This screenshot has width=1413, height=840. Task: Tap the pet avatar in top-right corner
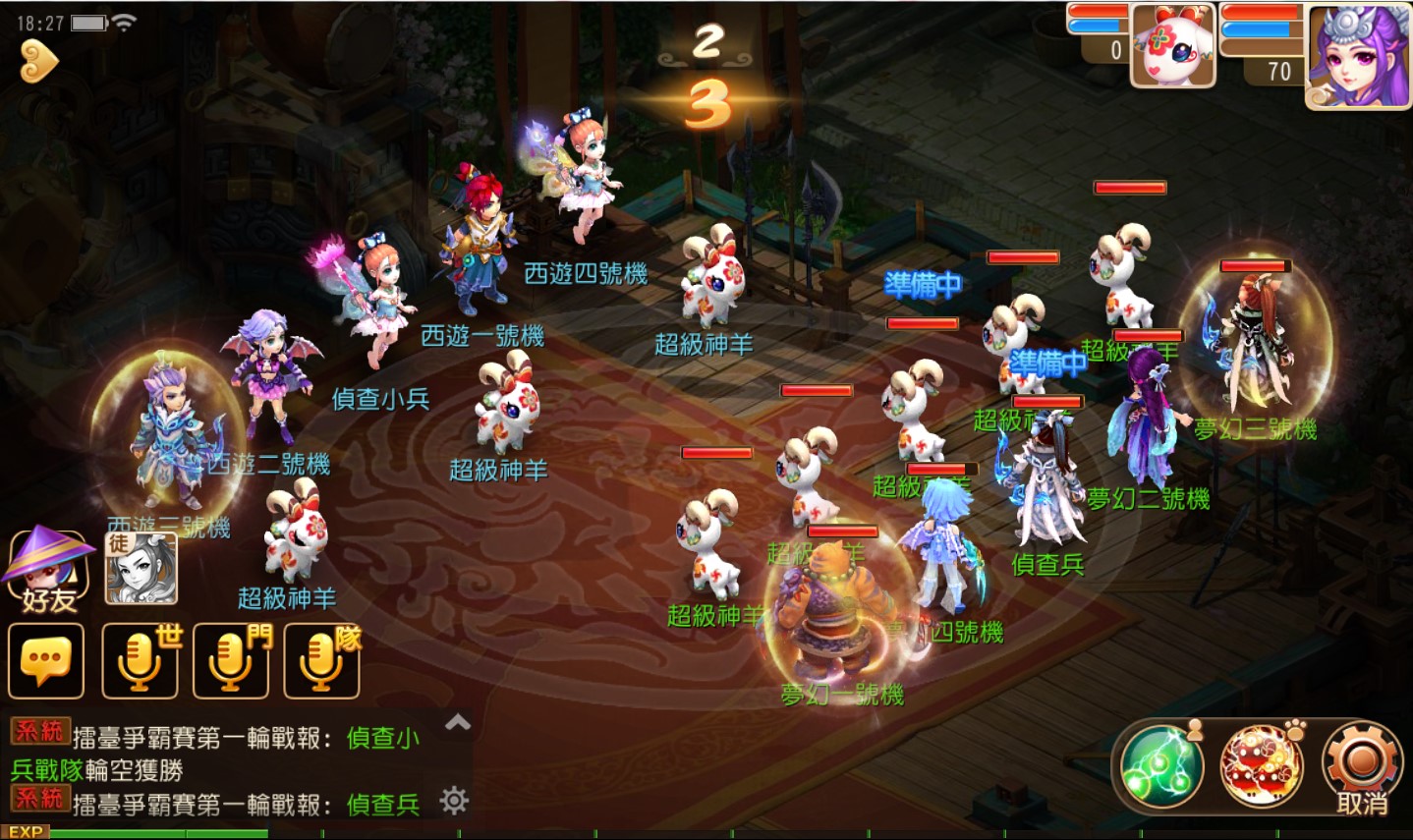[x=1170, y=46]
